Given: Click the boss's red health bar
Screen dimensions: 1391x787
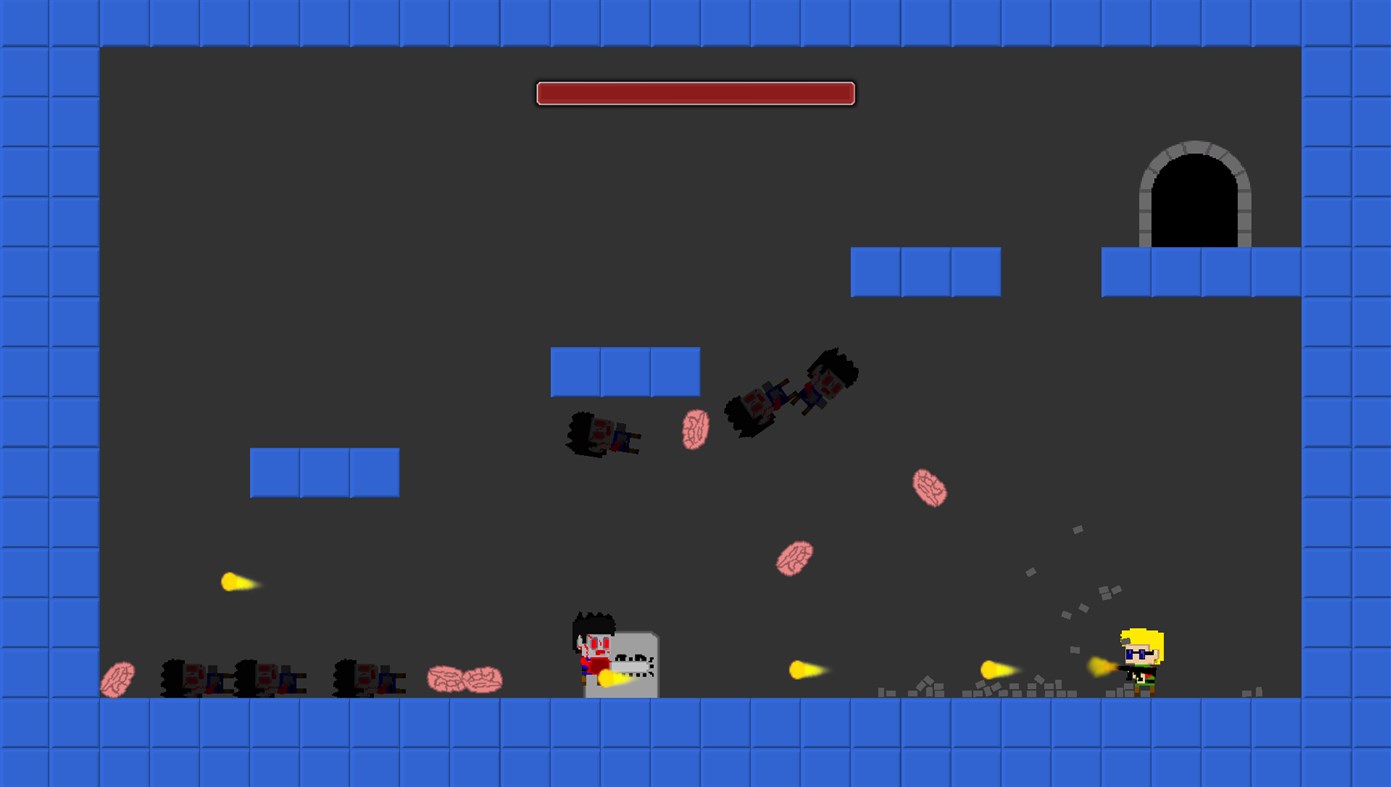Looking at the screenshot, I should coord(695,92).
